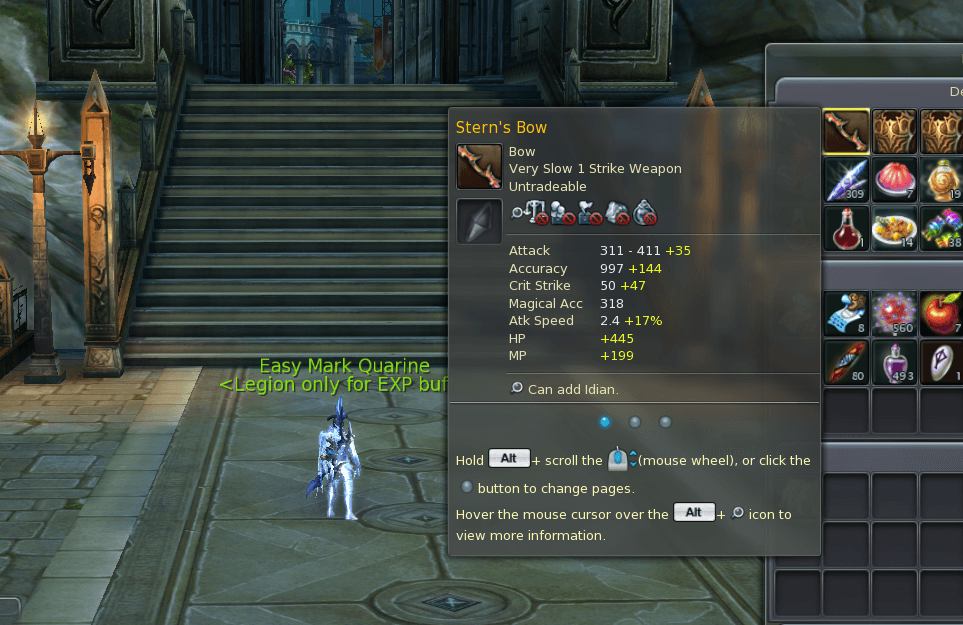Viewport: 963px width, 625px height.
Task: Choose the red potion flask slot
Action: pyautogui.click(x=846, y=228)
